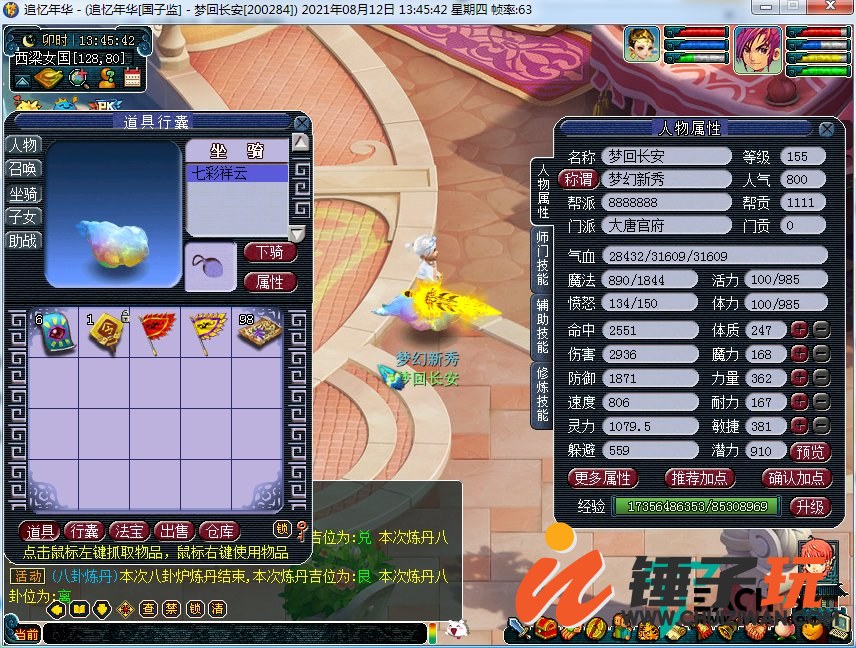This screenshot has width=856, height=648.
Task: Choose 推荐加点 recommended point allocation
Action: pyautogui.click(x=699, y=478)
